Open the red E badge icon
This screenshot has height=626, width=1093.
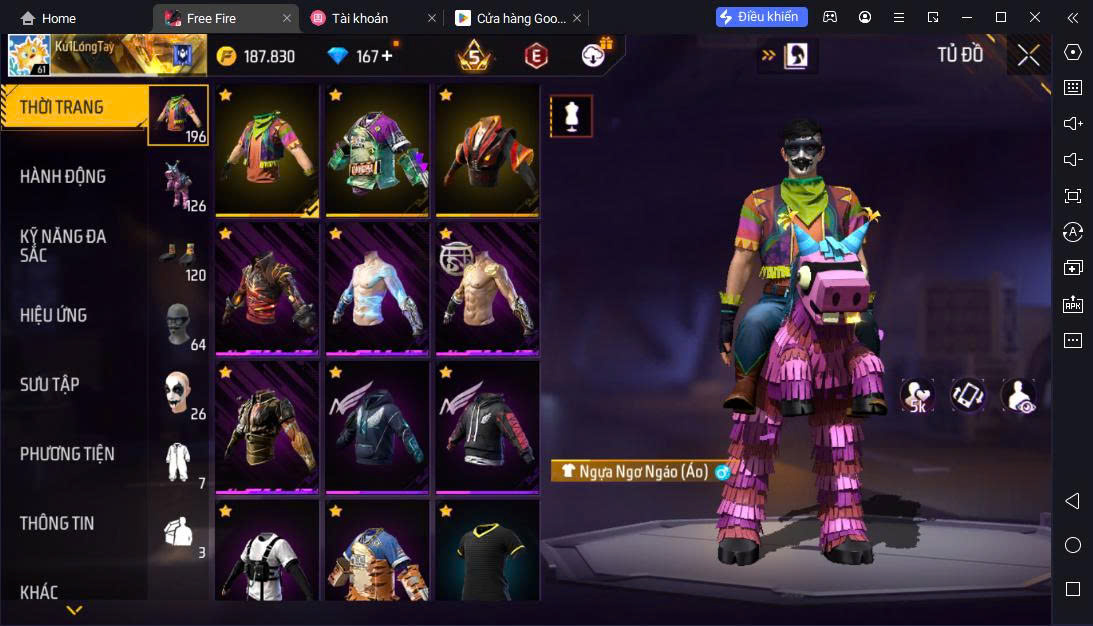(x=536, y=57)
